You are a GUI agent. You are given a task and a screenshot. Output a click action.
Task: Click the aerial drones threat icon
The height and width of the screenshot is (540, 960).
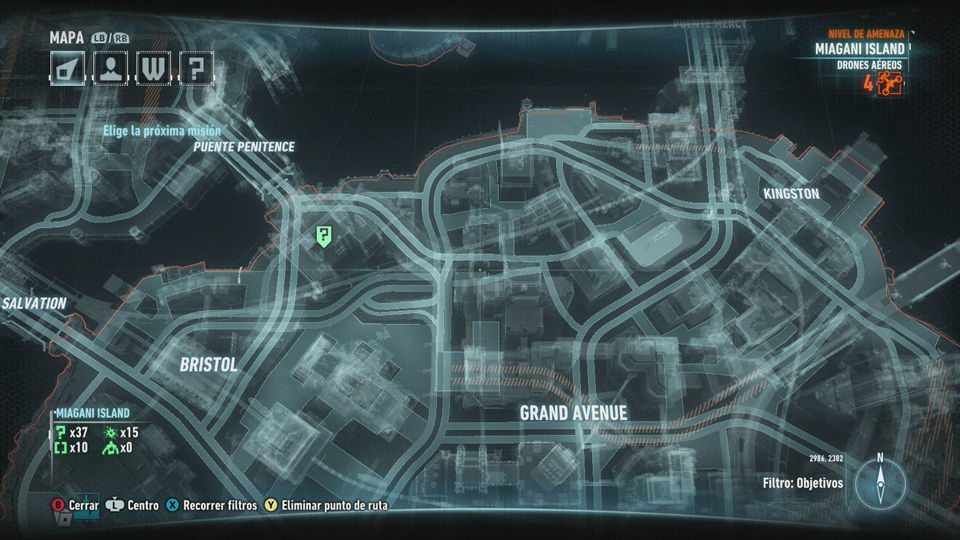(x=890, y=84)
